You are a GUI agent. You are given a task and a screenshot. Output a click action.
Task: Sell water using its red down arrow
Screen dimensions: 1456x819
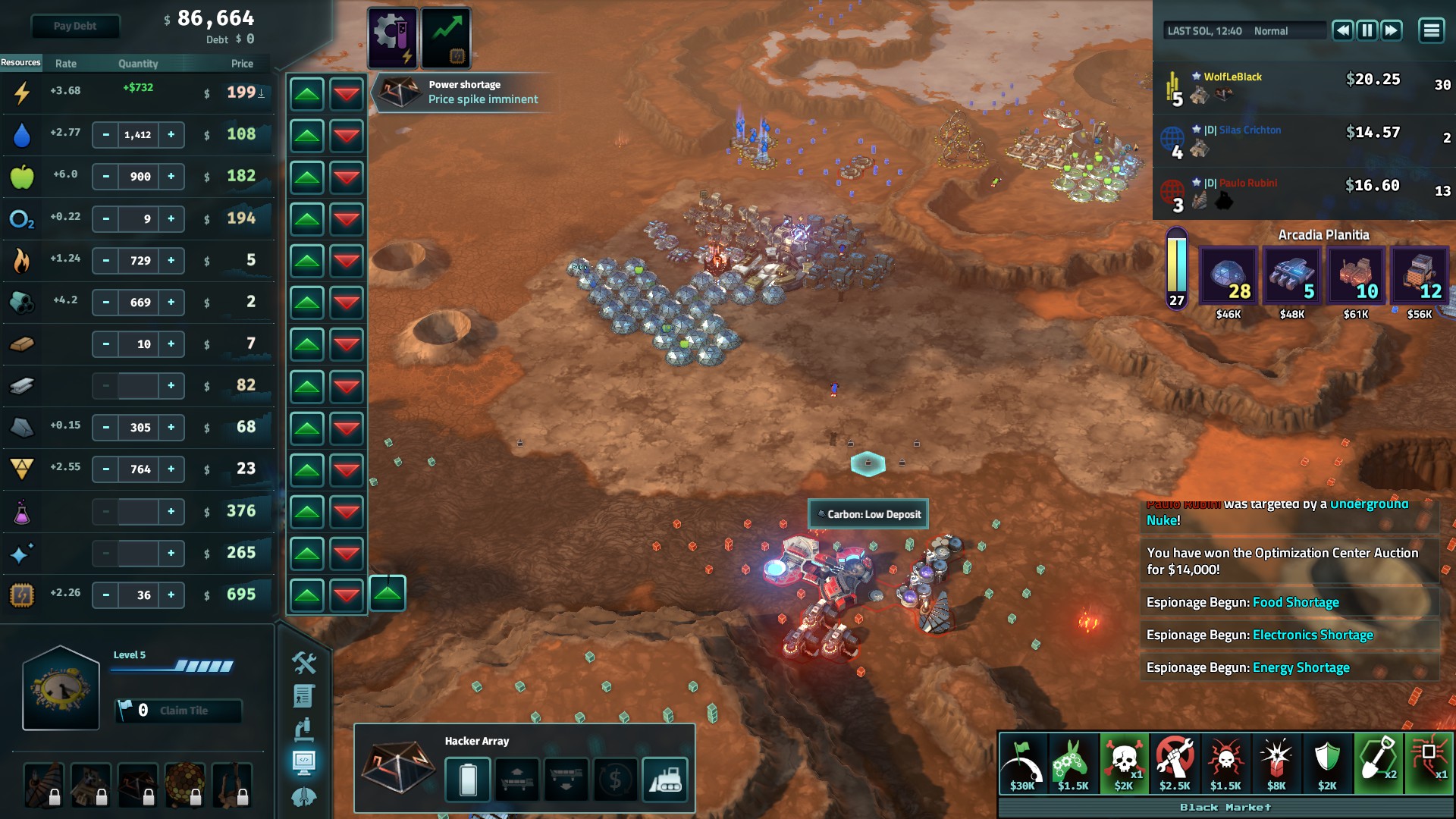tap(347, 136)
